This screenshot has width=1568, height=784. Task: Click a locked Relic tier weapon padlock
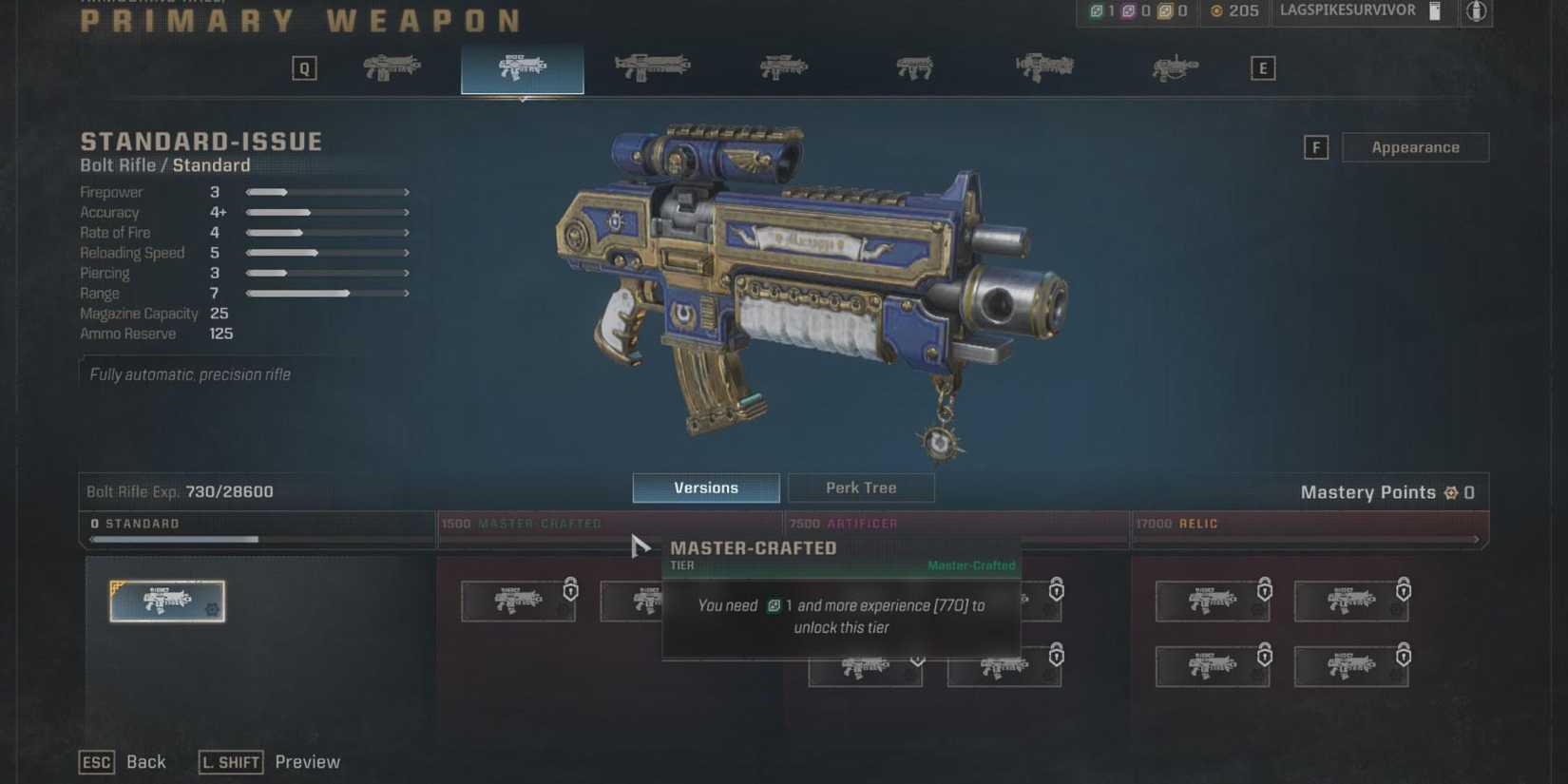click(x=1265, y=589)
